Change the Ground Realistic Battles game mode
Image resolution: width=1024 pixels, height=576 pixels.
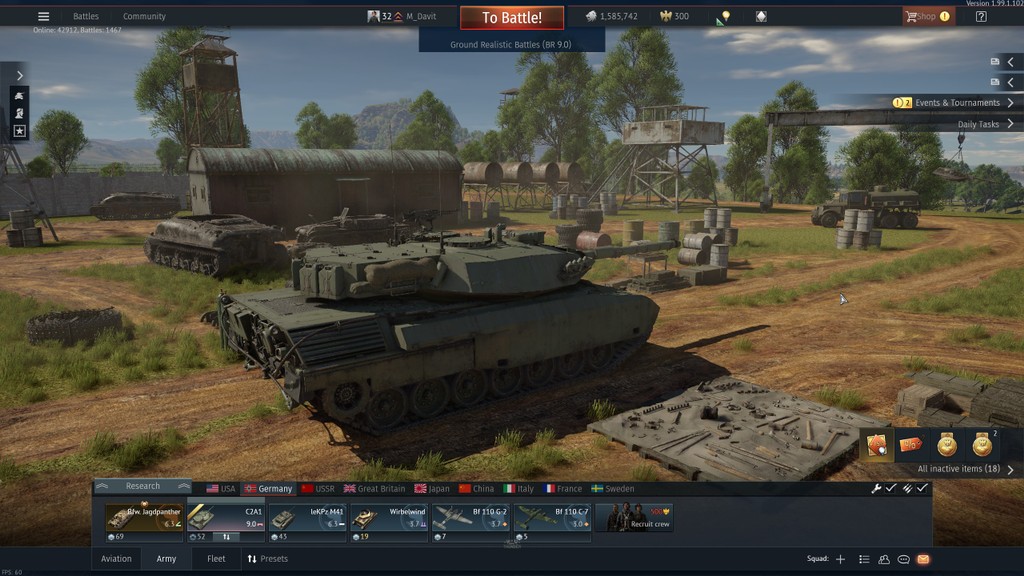pos(511,45)
